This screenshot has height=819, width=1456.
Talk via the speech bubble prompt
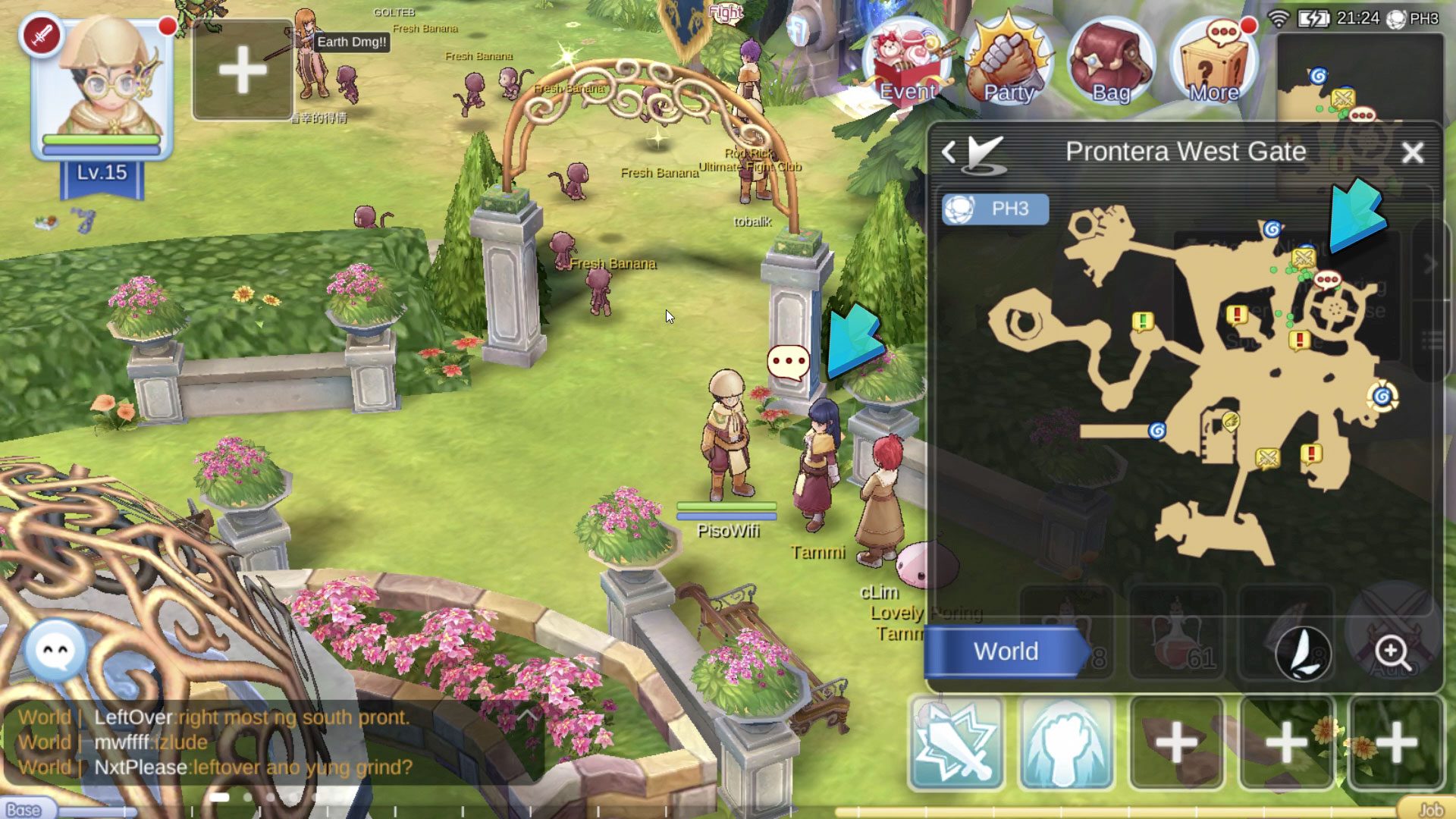[789, 362]
